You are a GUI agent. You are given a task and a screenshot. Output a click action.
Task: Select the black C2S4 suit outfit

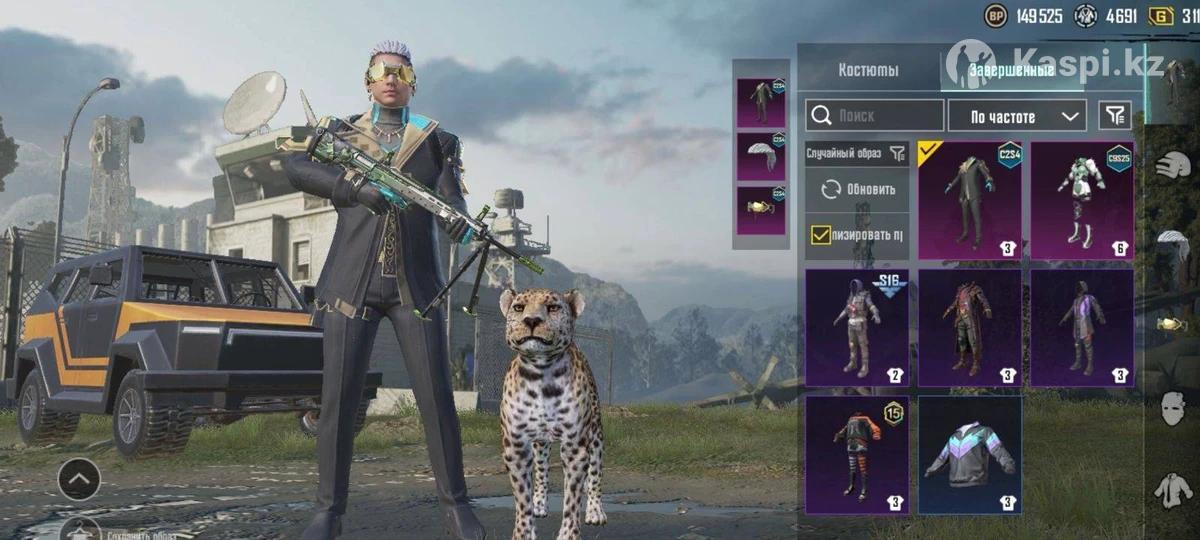[970, 200]
